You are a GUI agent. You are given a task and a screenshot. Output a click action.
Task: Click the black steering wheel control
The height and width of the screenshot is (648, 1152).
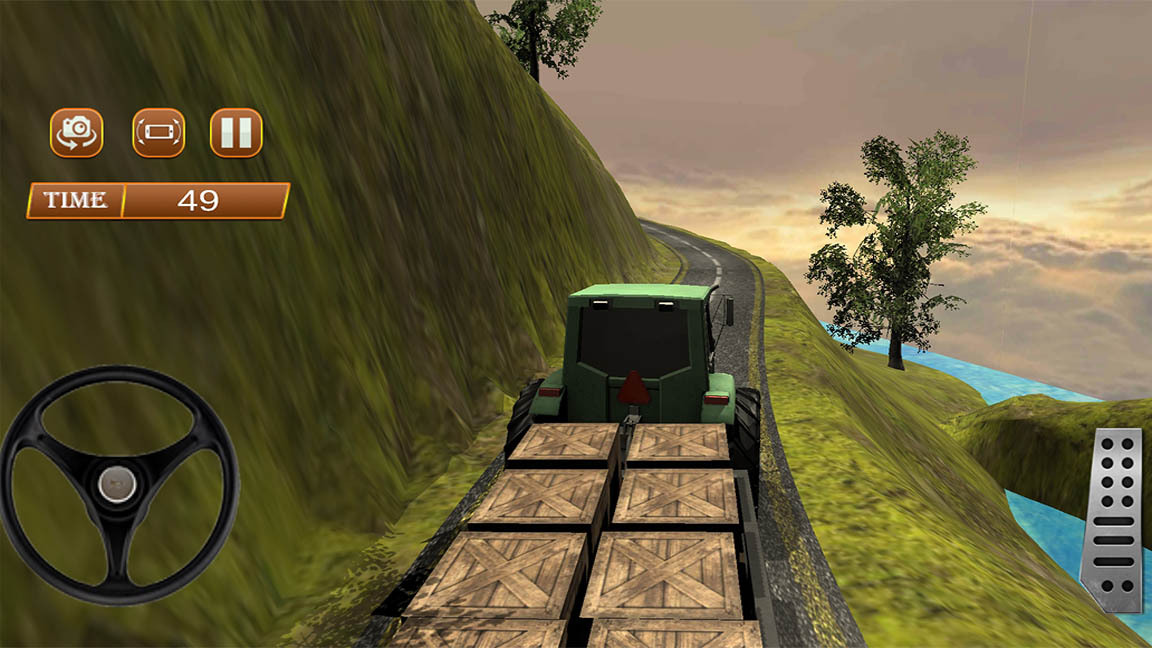tap(118, 484)
